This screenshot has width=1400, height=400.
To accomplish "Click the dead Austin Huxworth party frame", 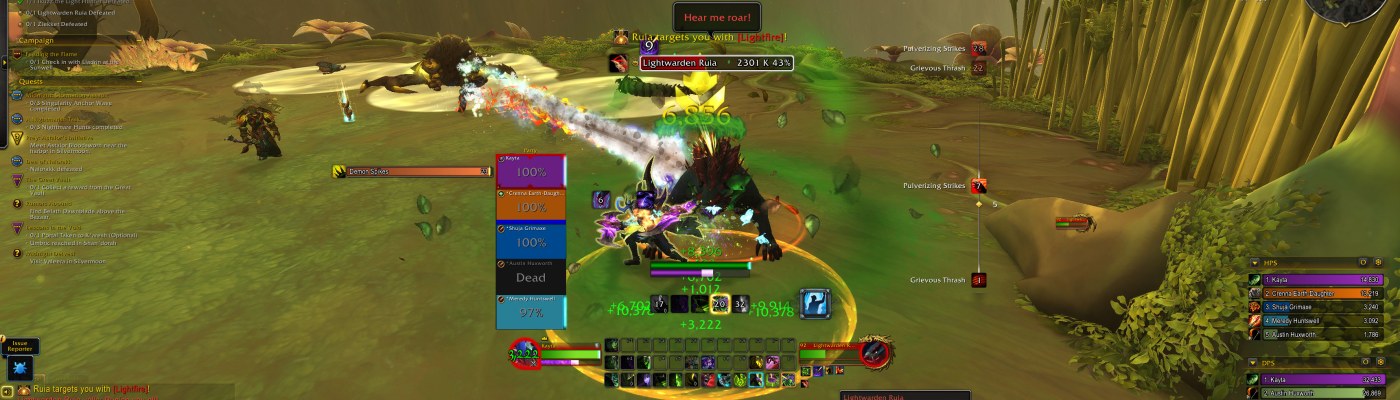I will click(x=531, y=276).
